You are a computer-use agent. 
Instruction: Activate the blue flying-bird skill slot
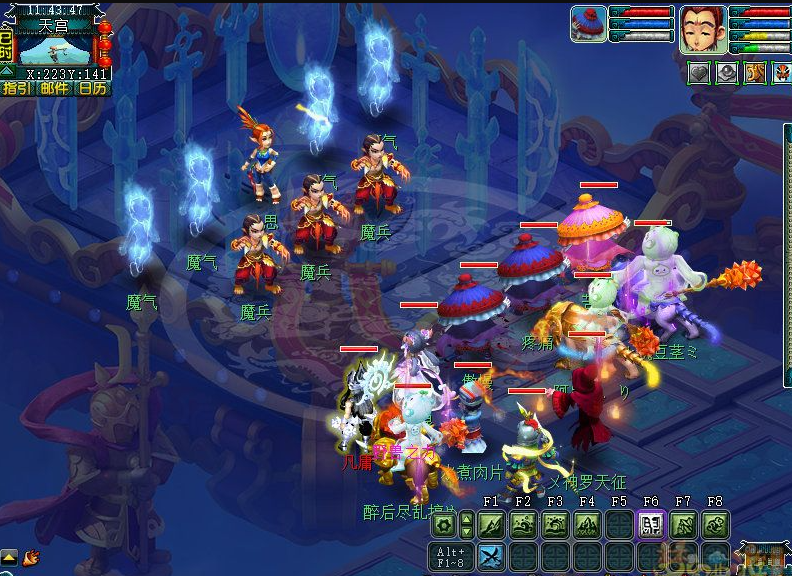490,556
